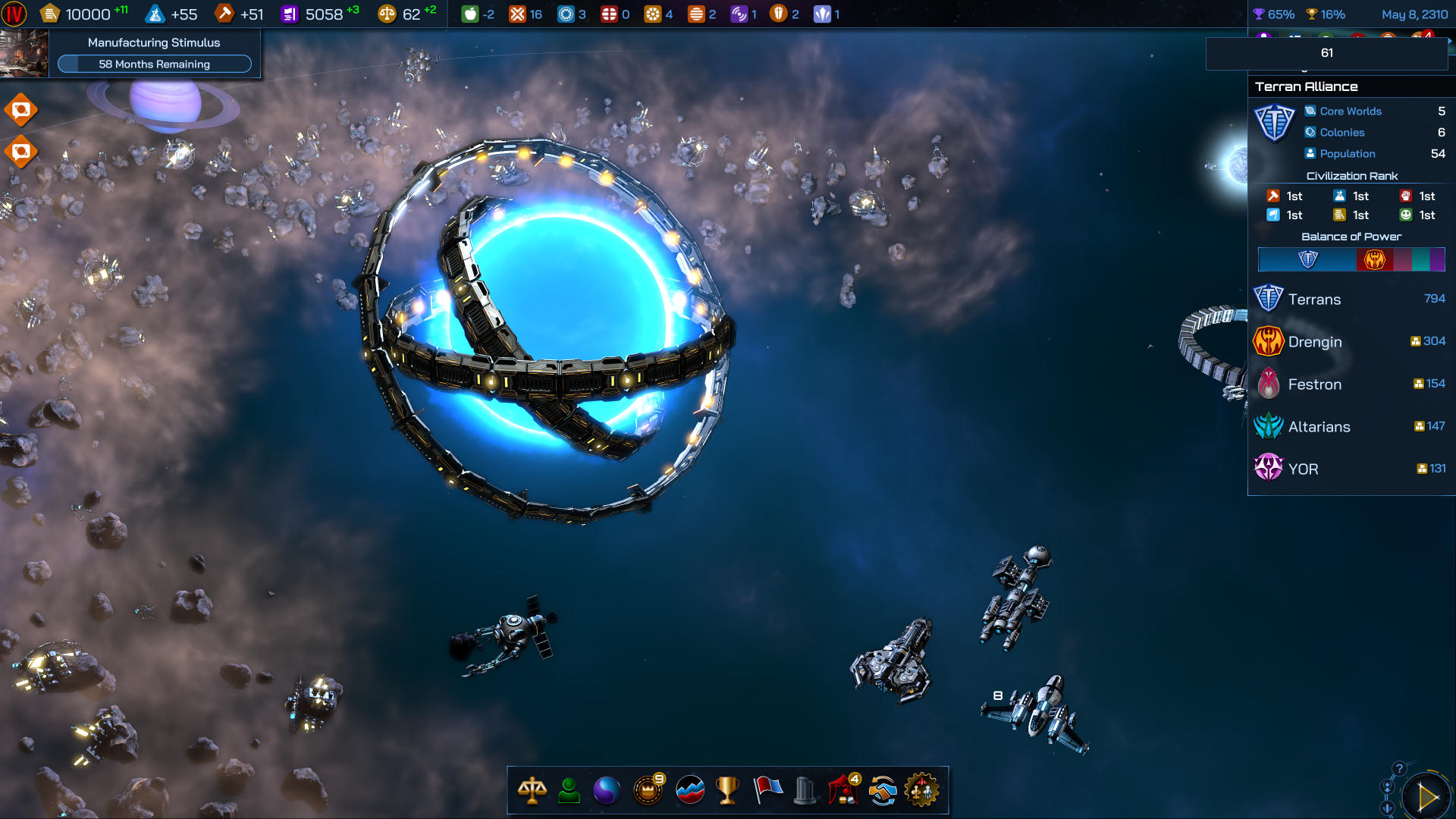The image size is (1456, 819).
Task: View rankings with the trophy icon
Action: [x=729, y=789]
